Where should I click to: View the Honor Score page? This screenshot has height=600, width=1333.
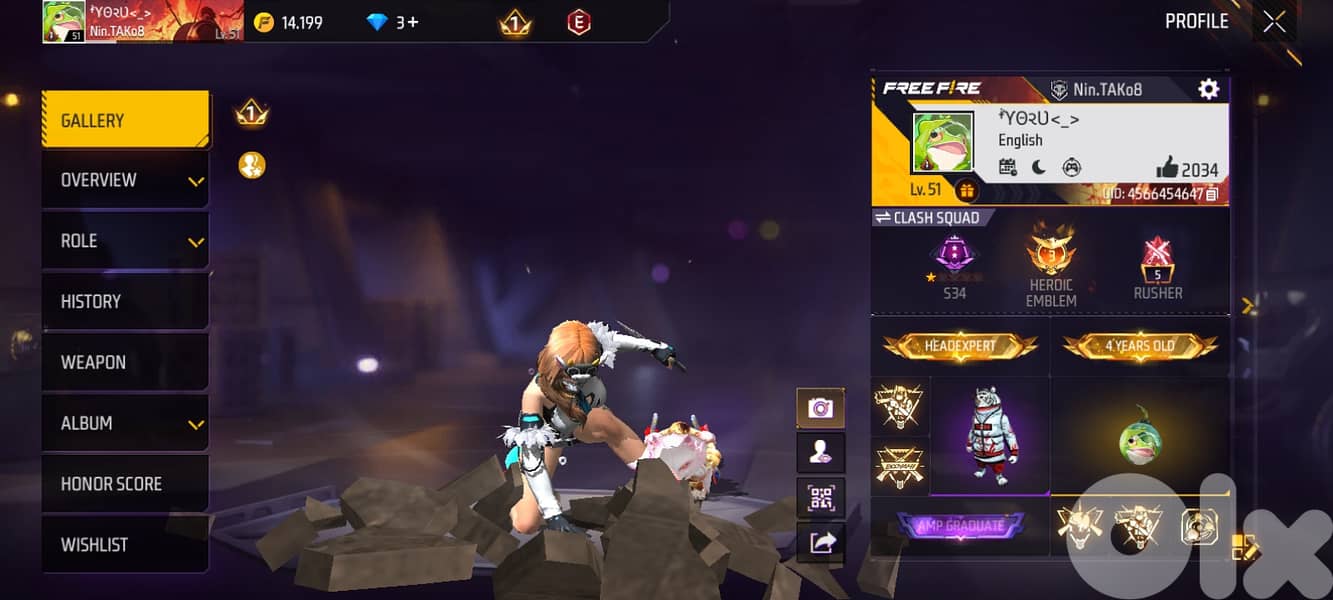tap(125, 484)
